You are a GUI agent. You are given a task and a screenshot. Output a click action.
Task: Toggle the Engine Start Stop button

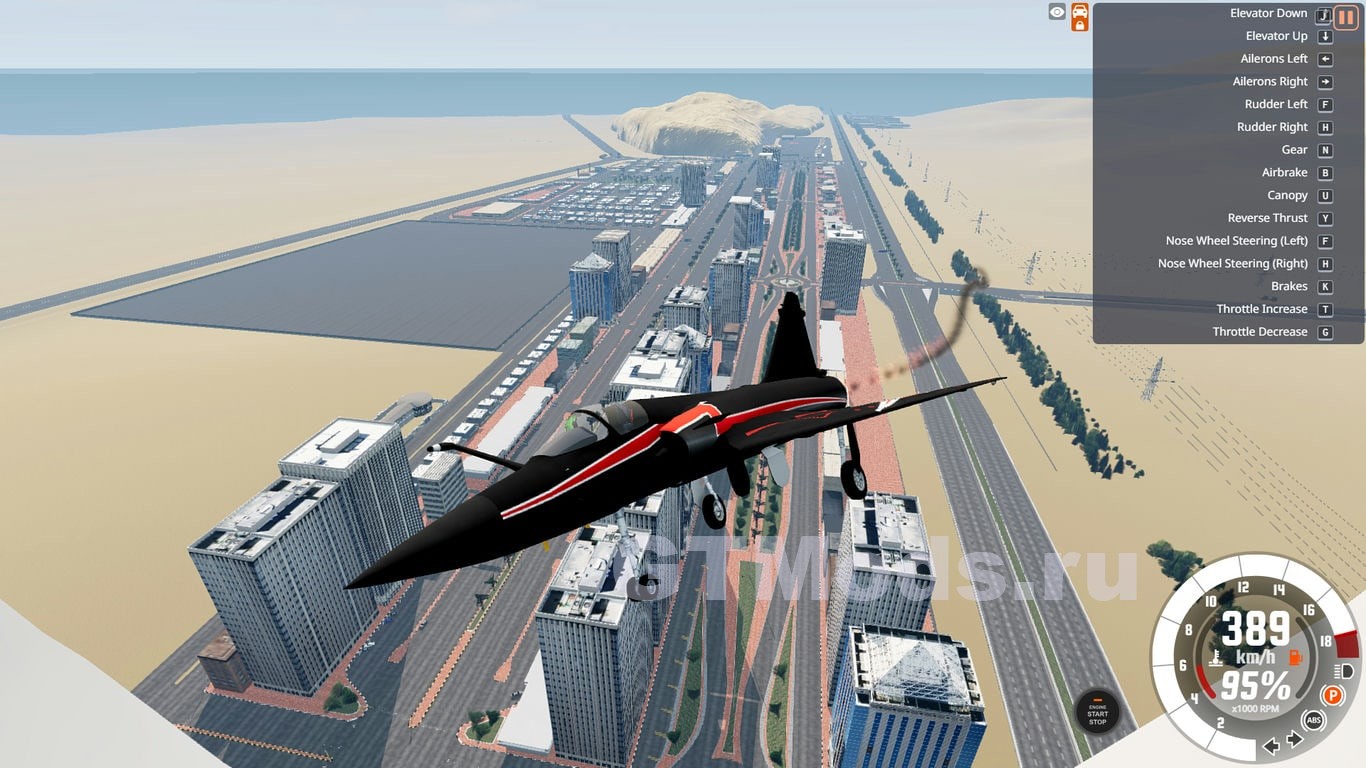coord(1097,712)
